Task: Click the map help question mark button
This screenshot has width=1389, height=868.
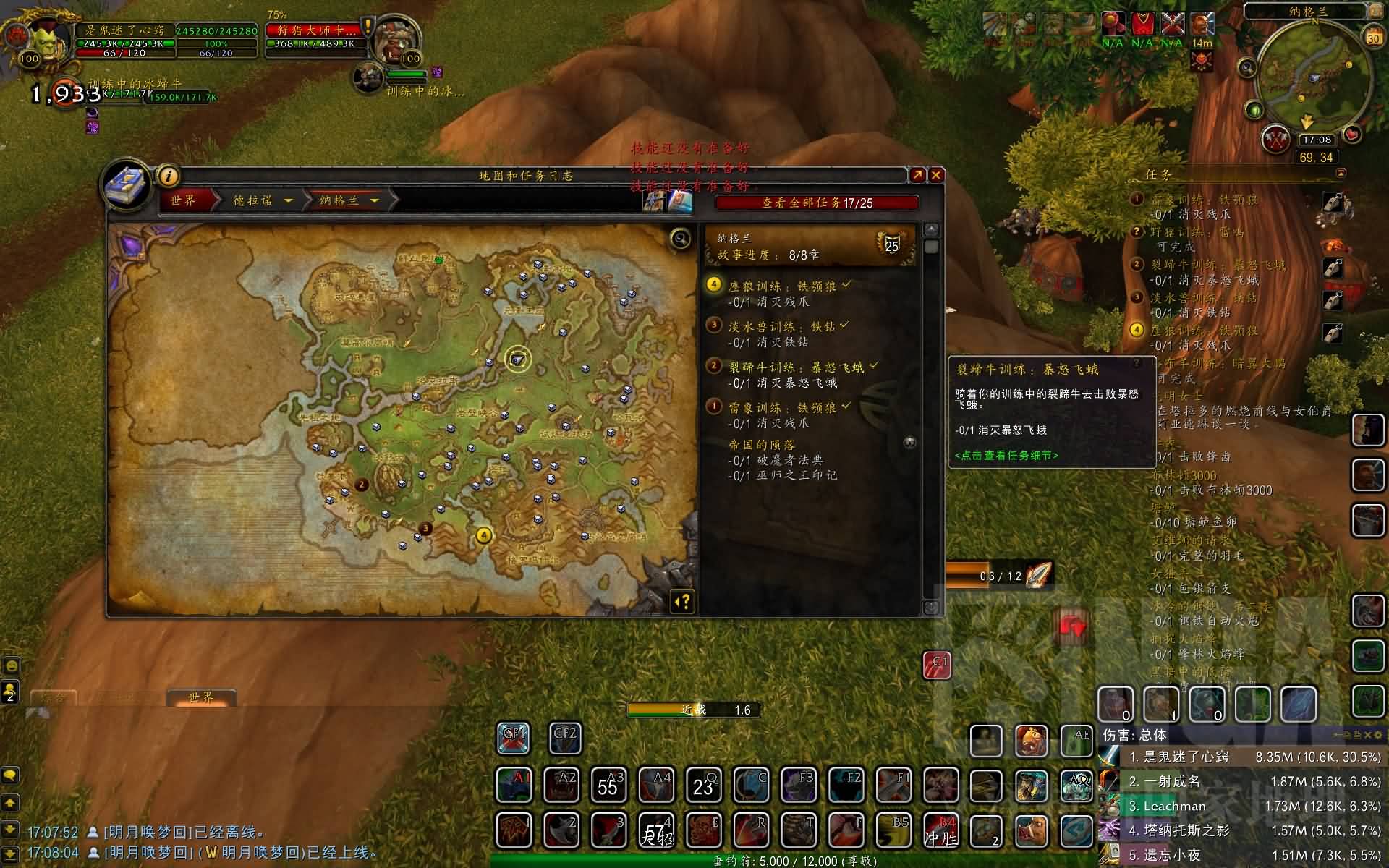Action: coord(682,602)
